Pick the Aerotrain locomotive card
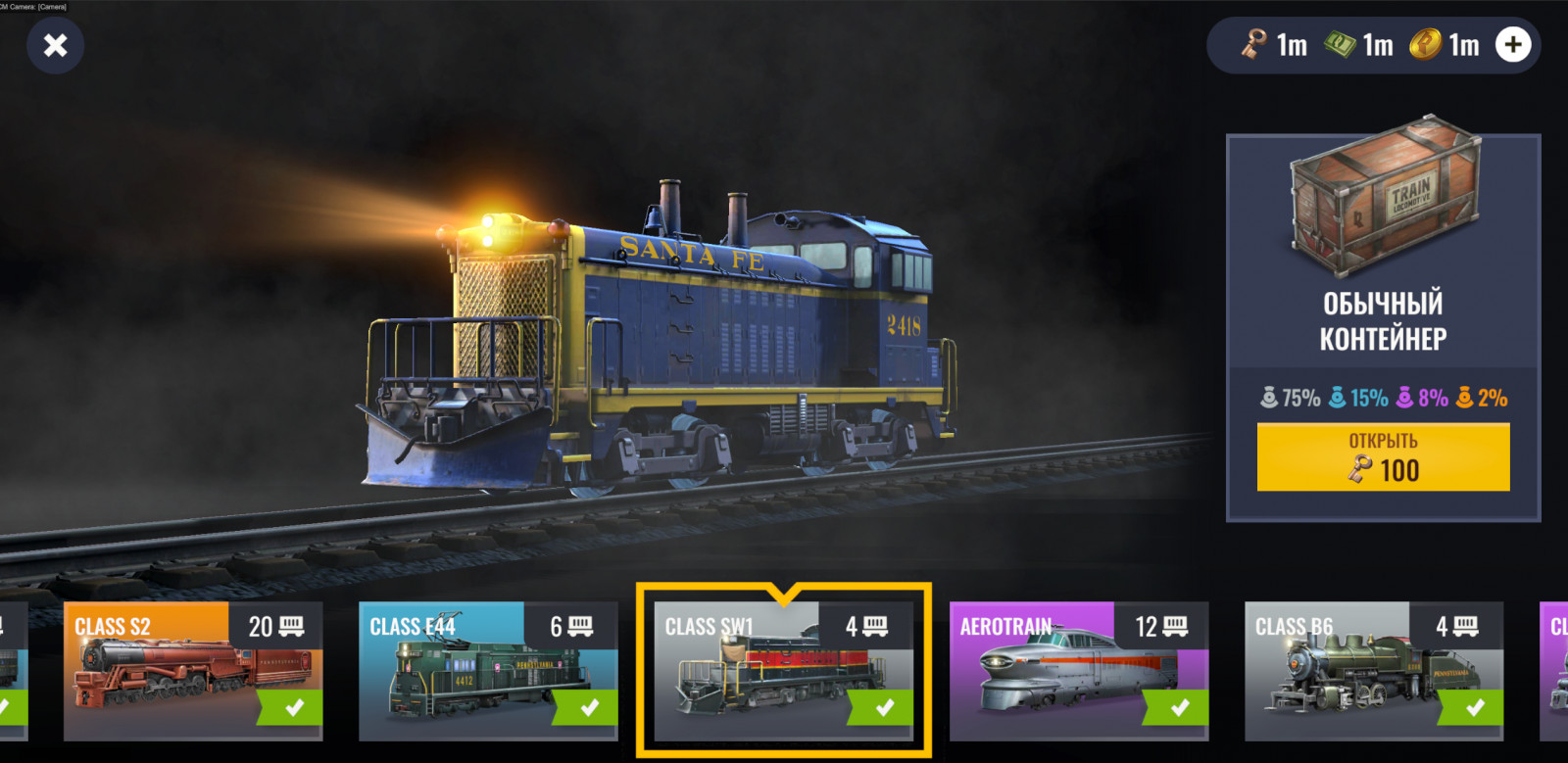Viewport: 1568px width, 763px height. coord(1078,671)
